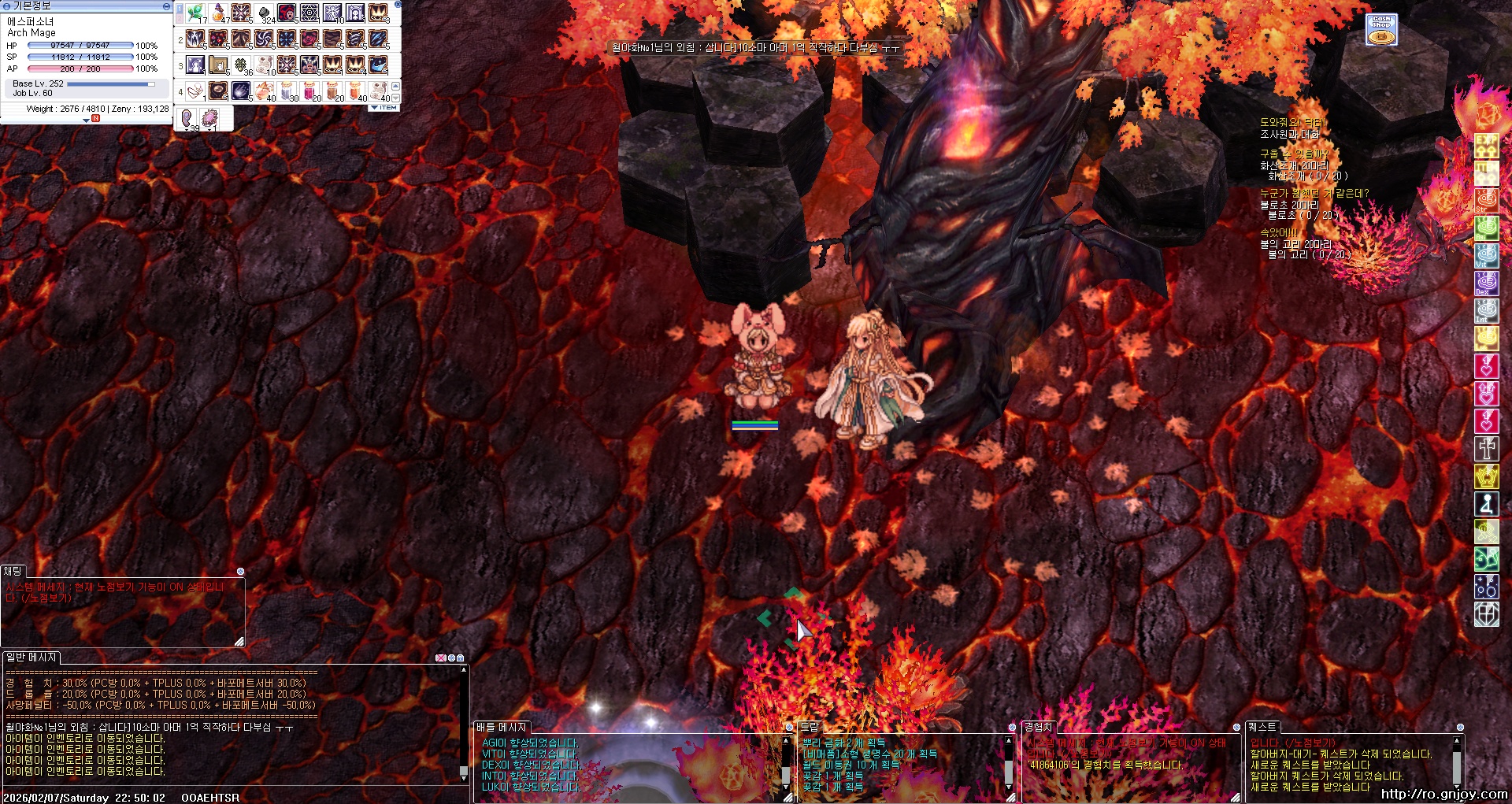Use the green leaf item in hotbar
This screenshot has width=1512, height=804.
(195, 13)
